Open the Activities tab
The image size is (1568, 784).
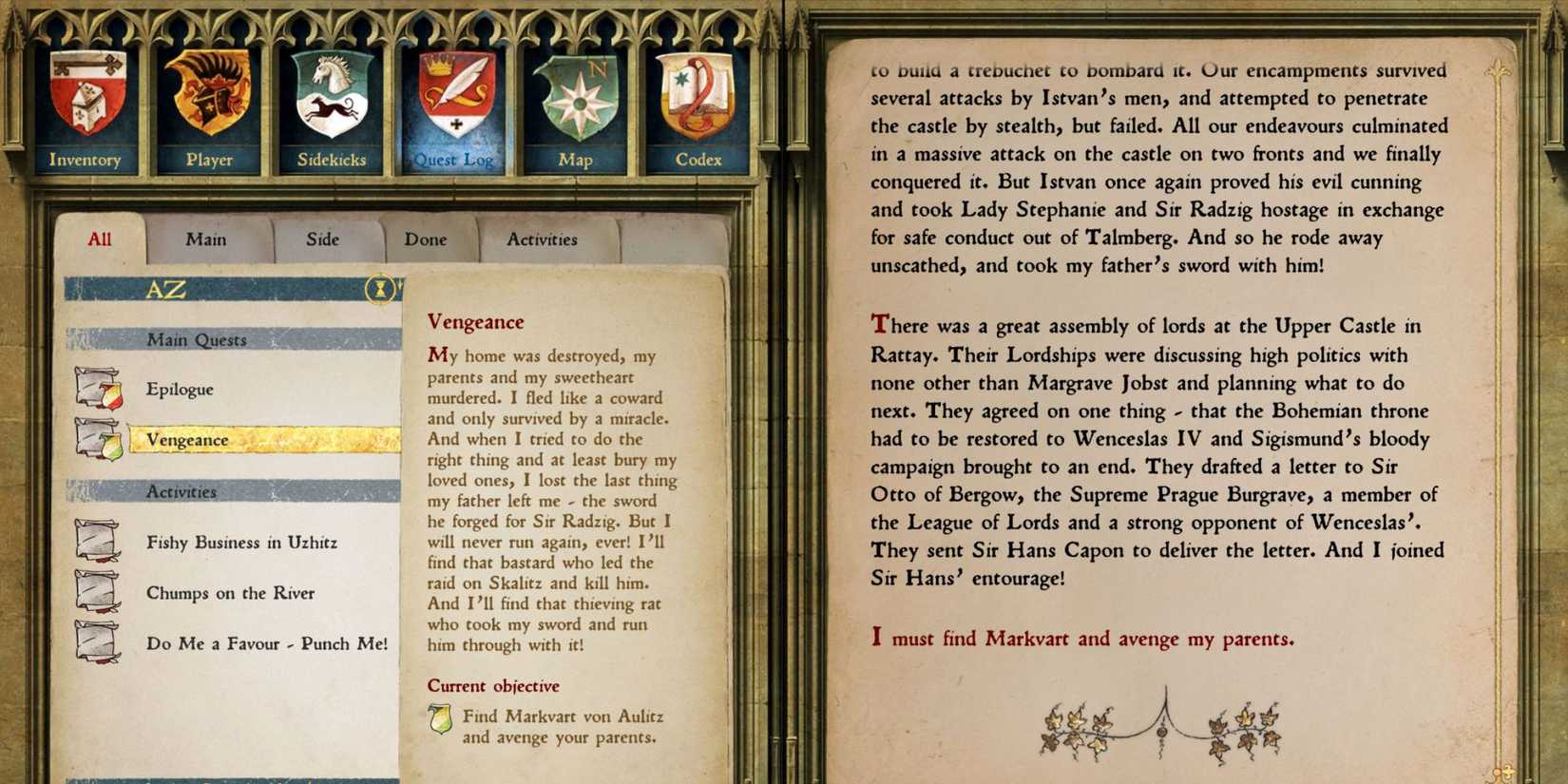click(543, 239)
